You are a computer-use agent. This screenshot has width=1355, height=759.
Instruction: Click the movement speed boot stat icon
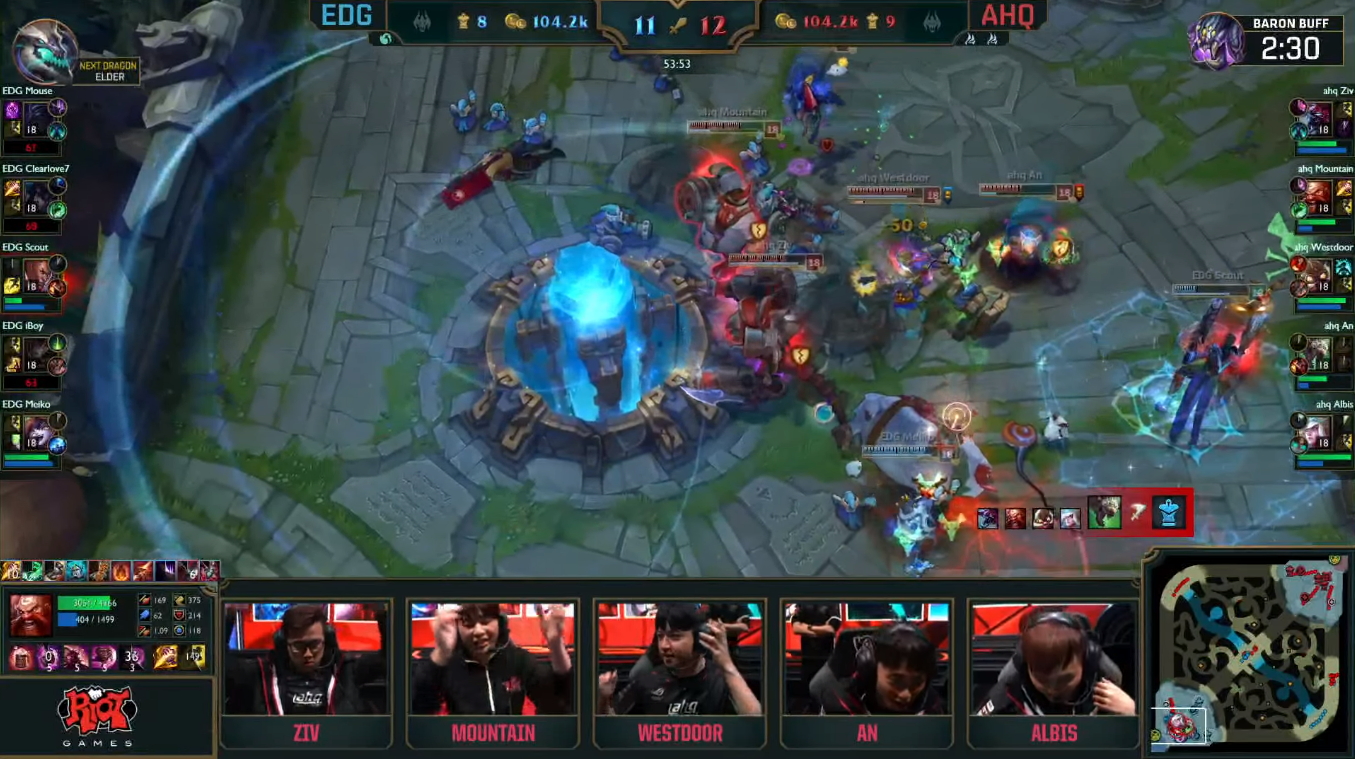[180, 600]
